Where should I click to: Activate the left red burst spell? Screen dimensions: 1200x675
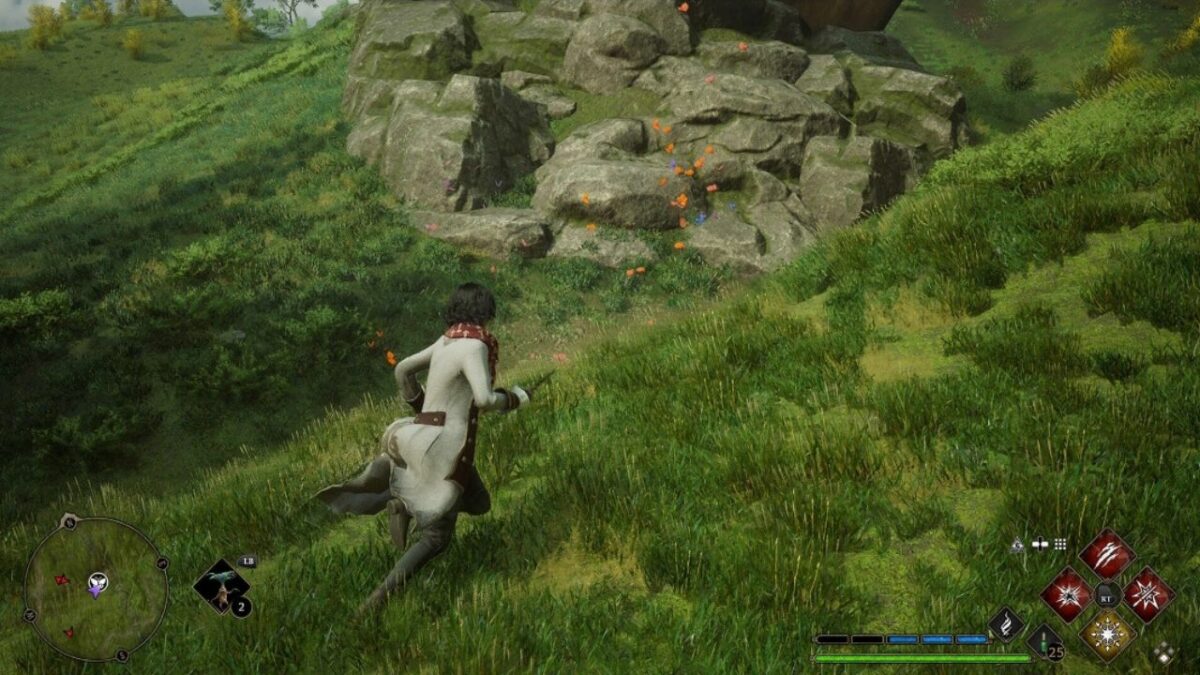[1066, 594]
